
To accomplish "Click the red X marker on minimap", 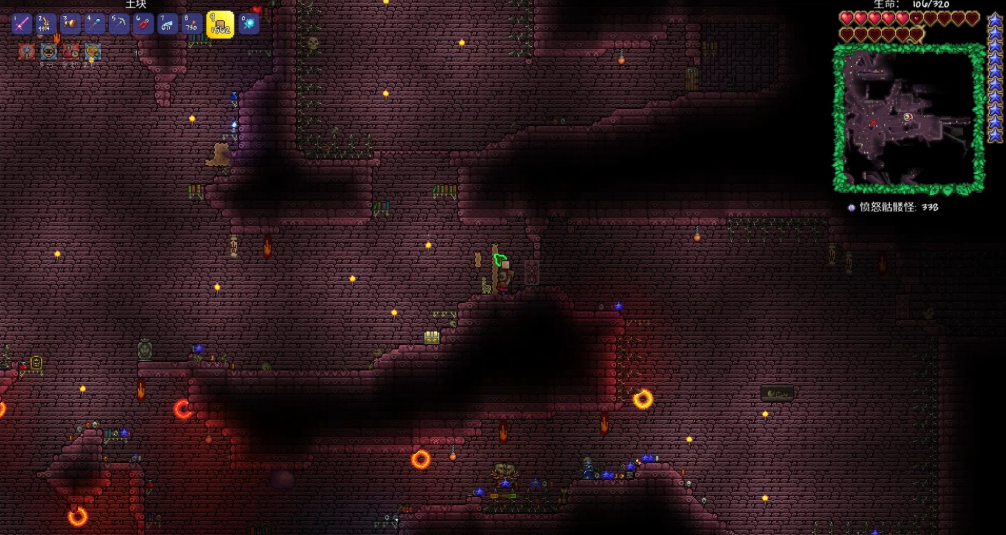I will (872, 123).
